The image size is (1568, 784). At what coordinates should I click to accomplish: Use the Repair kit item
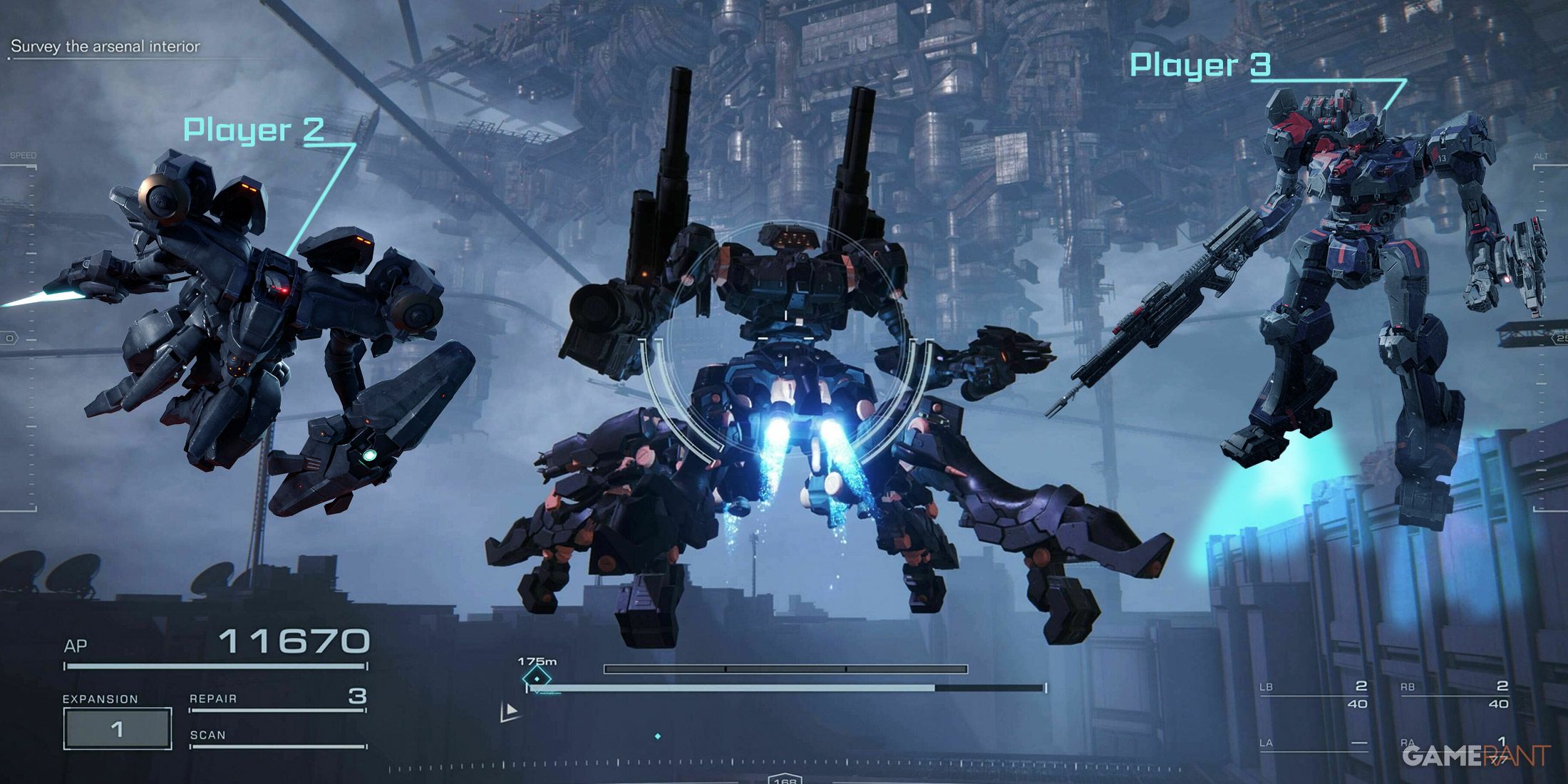[x=278, y=698]
